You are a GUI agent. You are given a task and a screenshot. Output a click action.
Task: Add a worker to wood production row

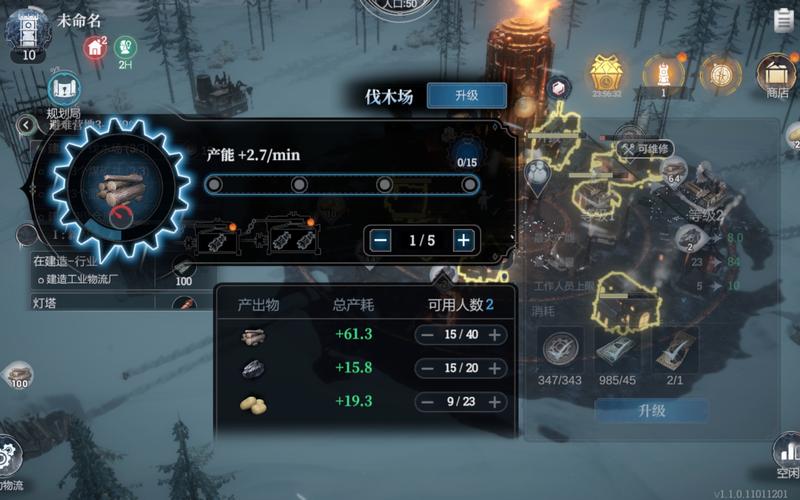[495, 336]
